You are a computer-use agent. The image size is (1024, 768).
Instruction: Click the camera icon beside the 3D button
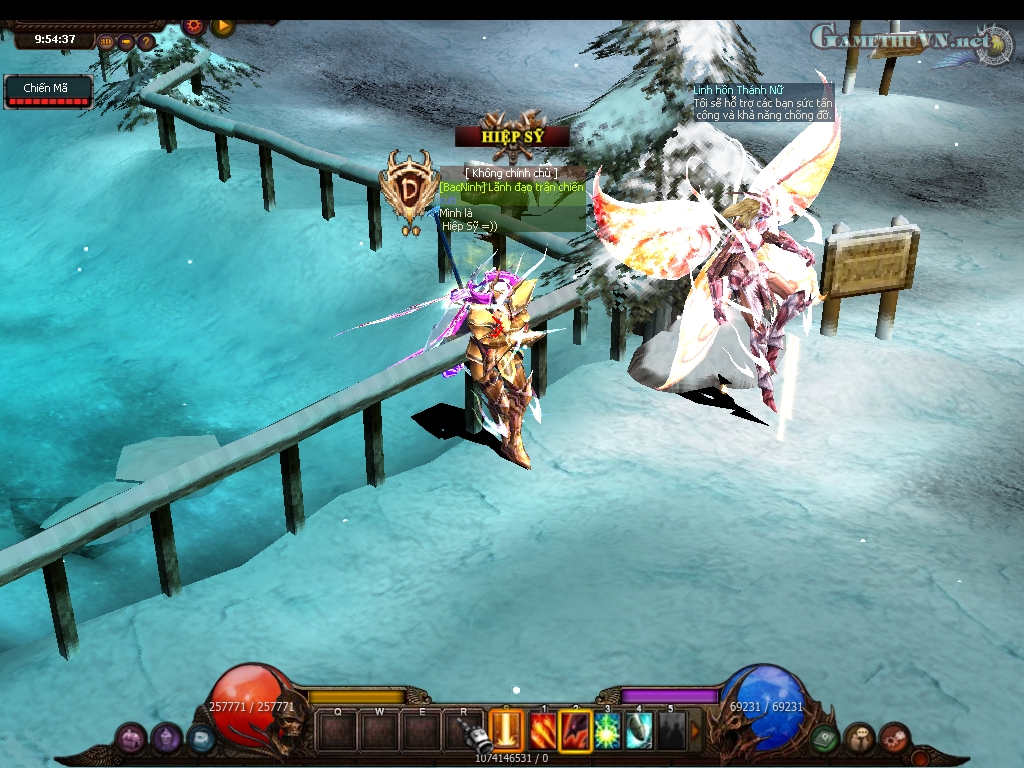(x=126, y=42)
